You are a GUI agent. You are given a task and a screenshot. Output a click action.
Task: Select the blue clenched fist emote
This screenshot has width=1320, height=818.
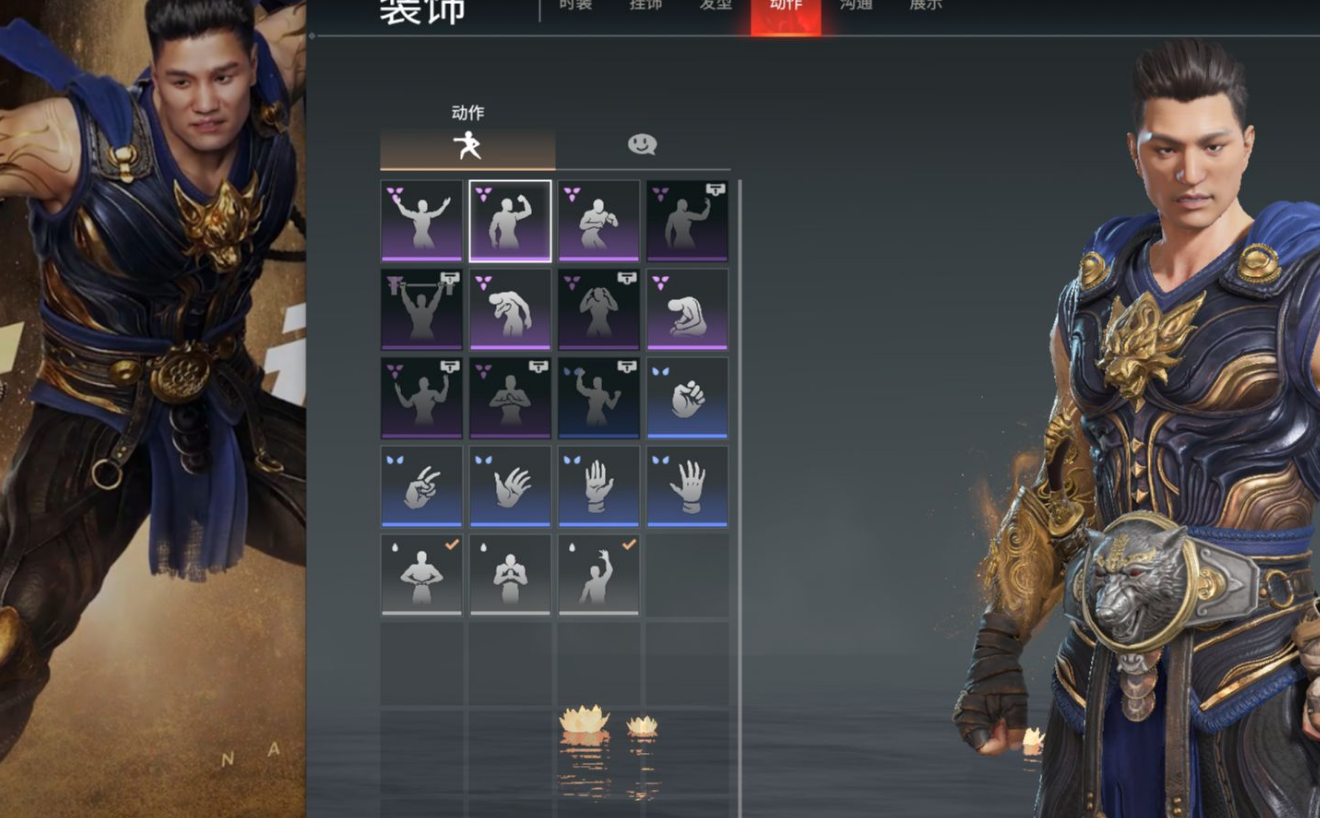click(687, 398)
